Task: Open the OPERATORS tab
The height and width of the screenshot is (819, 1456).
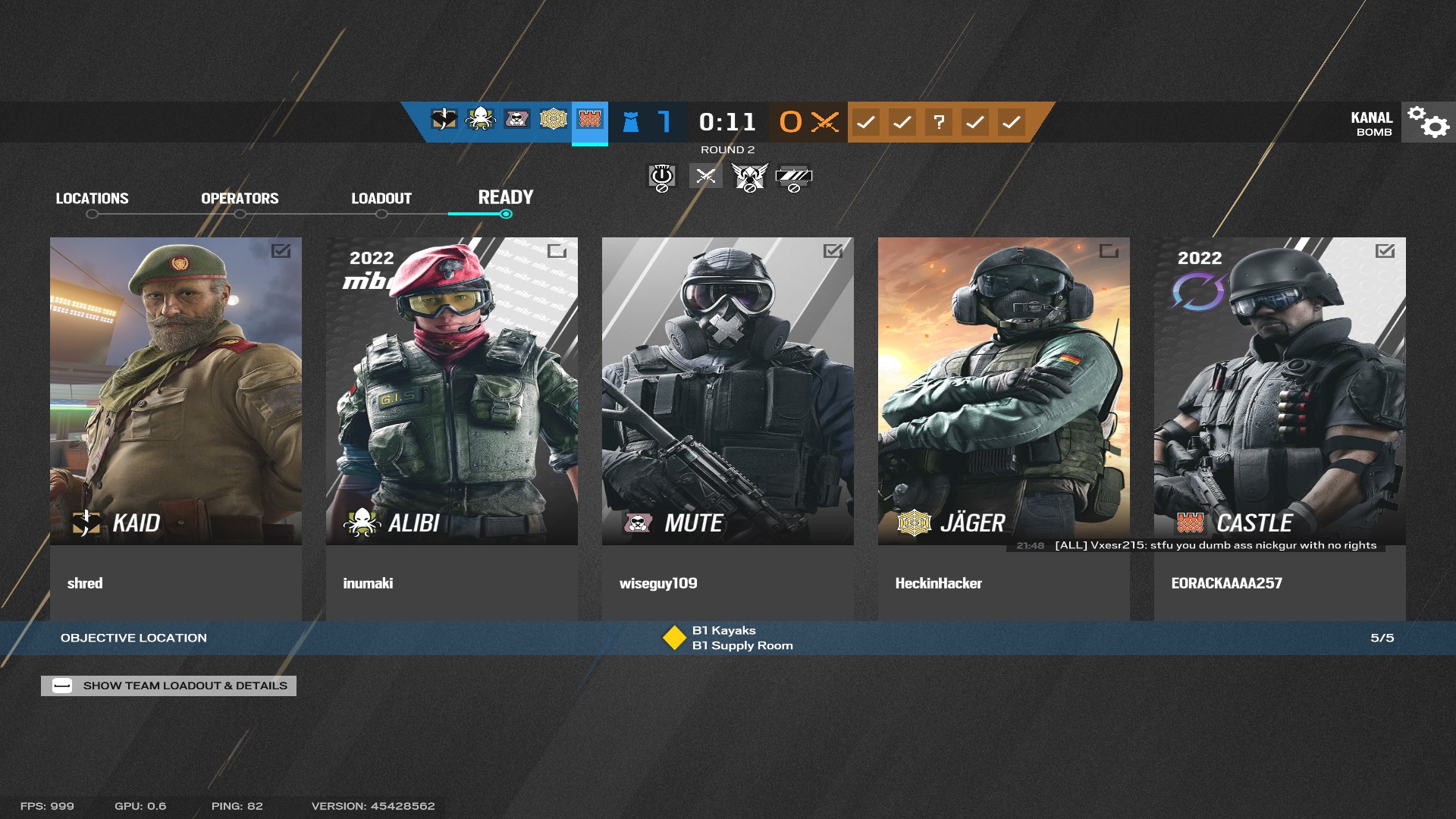Action: tap(240, 198)
